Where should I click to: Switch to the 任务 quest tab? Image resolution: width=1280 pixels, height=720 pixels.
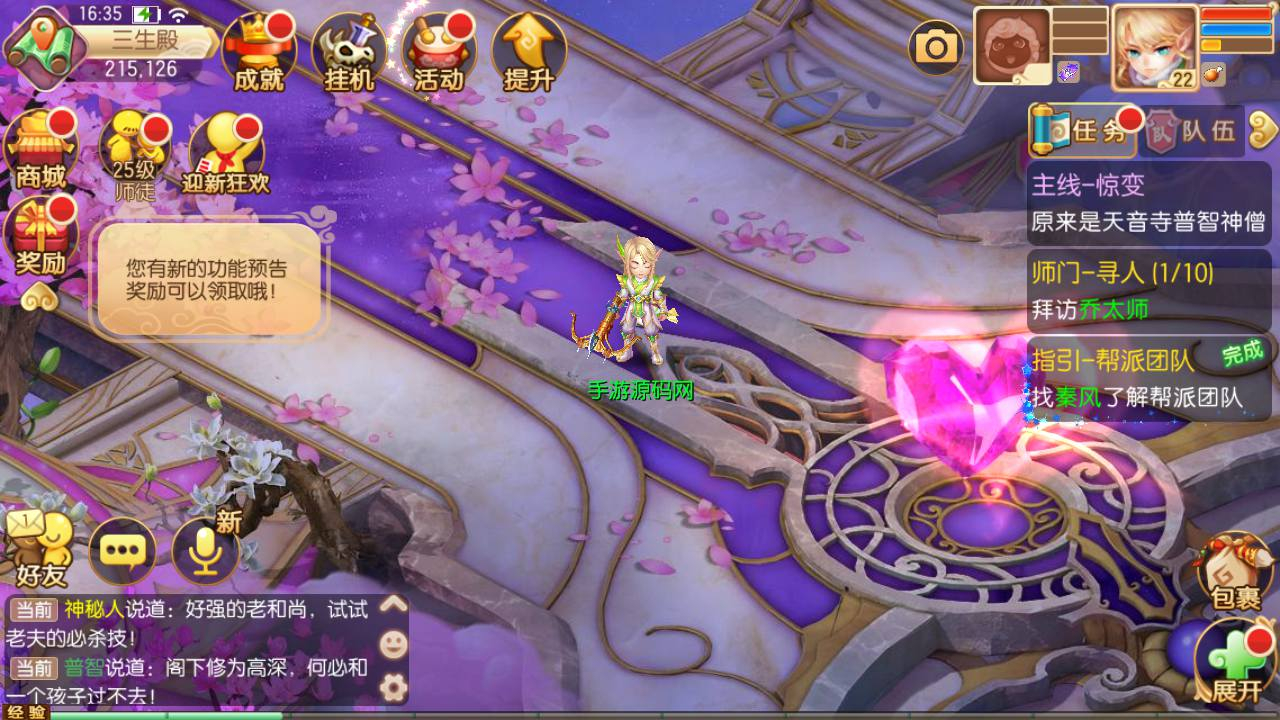tap(1084, 131)
